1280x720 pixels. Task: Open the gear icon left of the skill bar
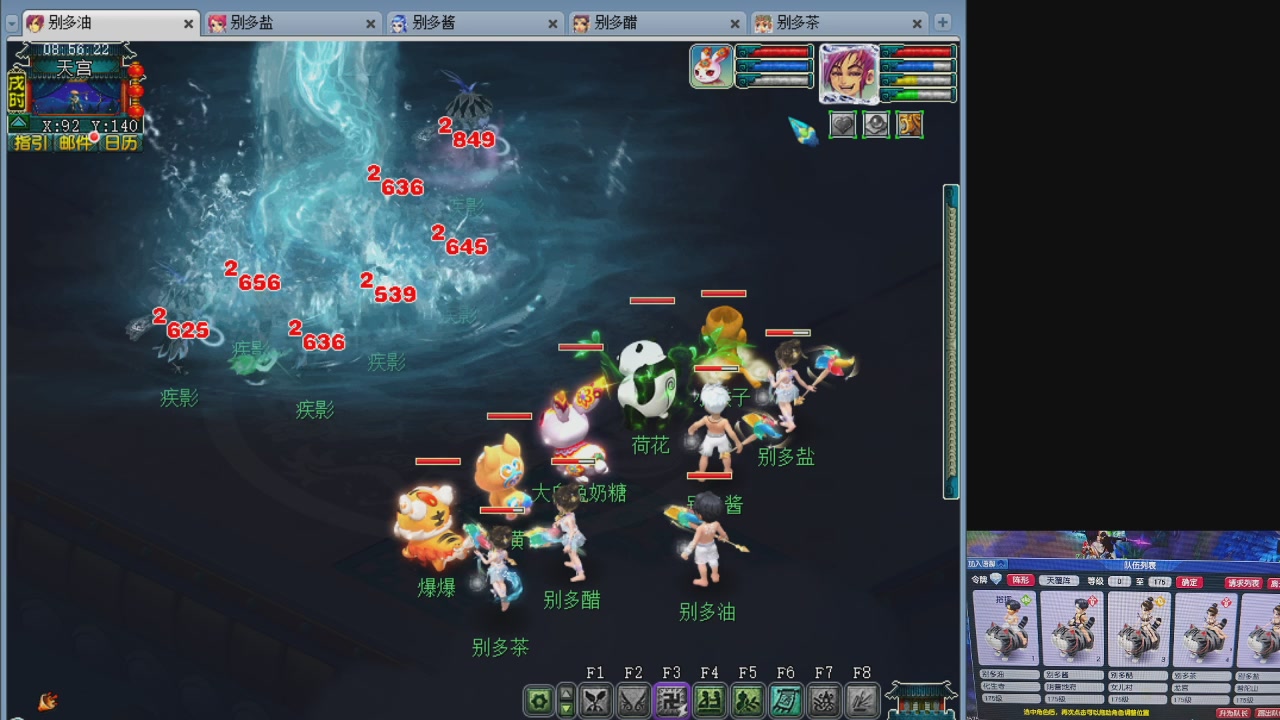tap(538, 700)
